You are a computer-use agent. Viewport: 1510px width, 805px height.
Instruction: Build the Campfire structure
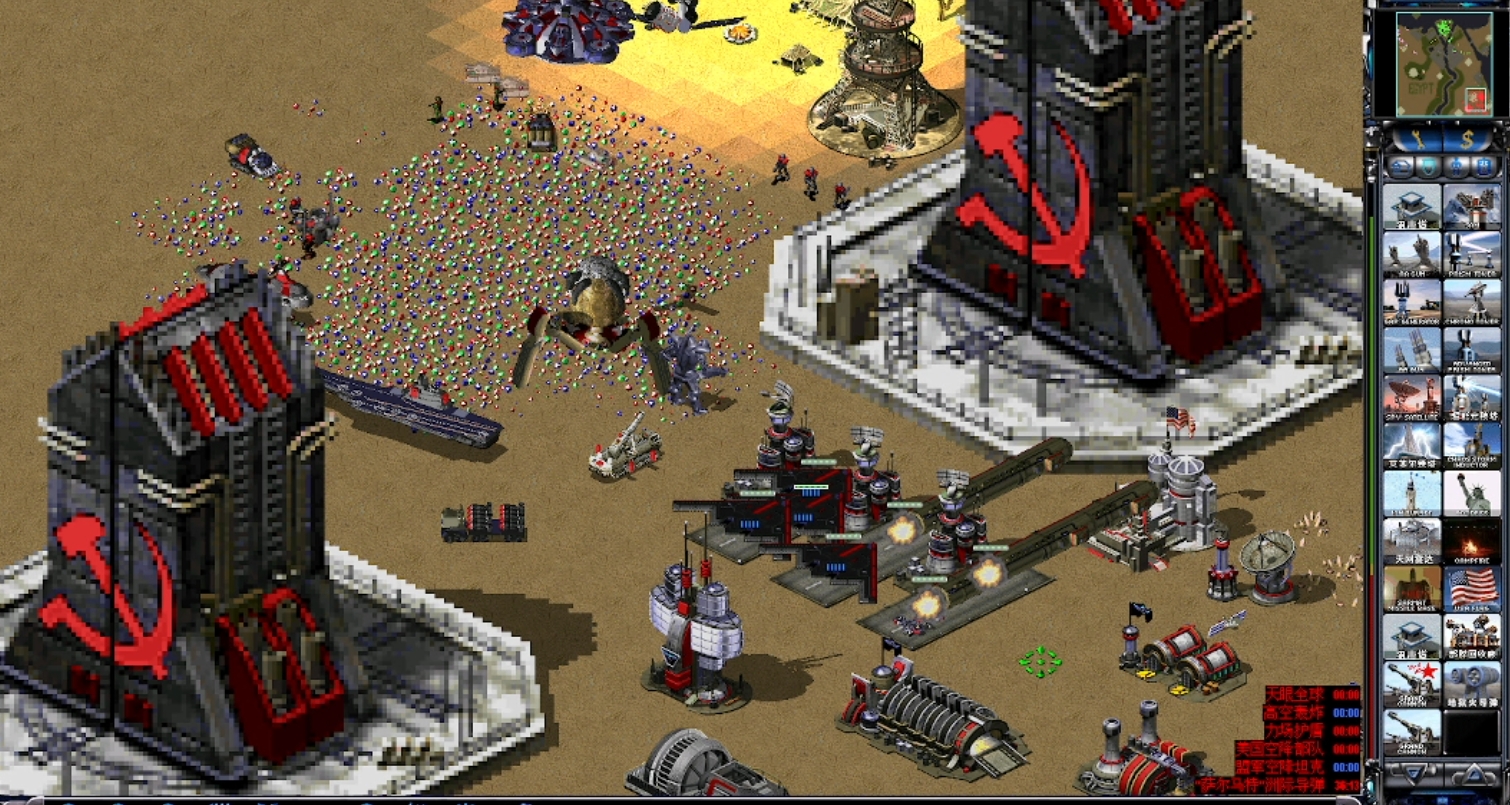coord(1472,540)
